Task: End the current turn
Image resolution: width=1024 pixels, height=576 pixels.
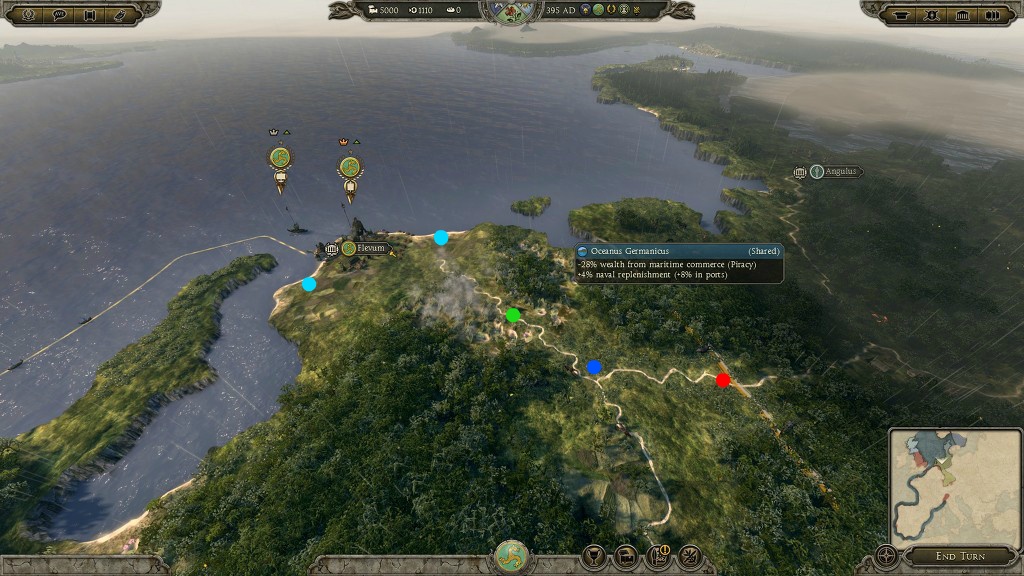Action: pos(959,556)
